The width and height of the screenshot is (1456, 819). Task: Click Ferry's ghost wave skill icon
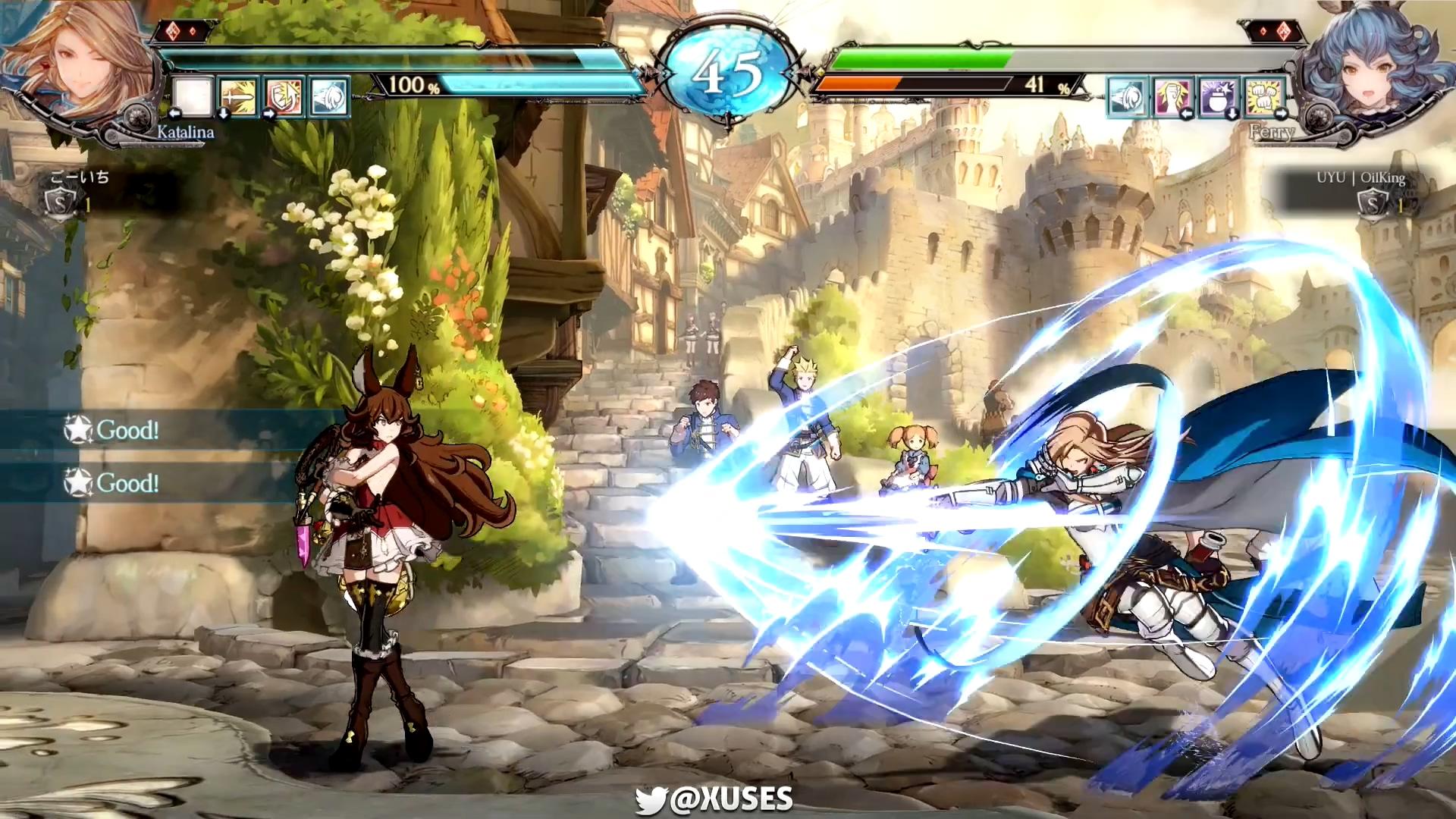tap(1129, 97)
